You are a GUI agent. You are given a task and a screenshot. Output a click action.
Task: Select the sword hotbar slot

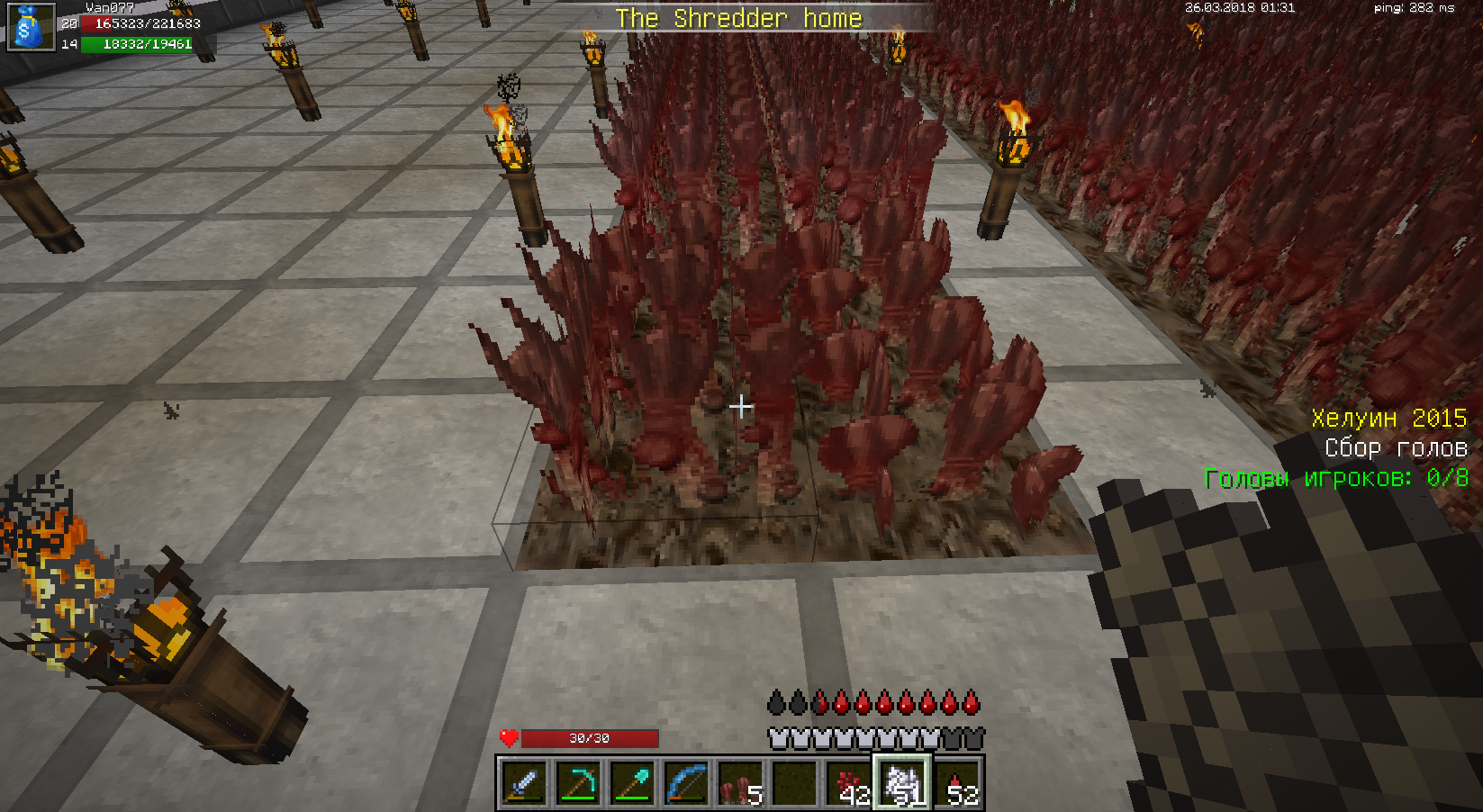(x=524, y=783)
